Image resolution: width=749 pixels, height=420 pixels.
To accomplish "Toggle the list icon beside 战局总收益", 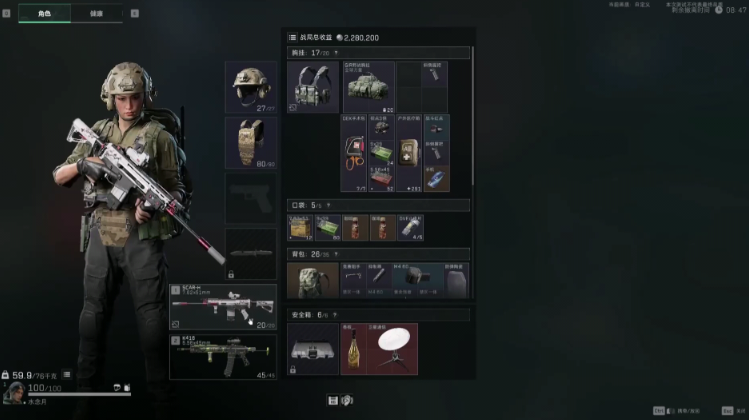I will 292,37.
